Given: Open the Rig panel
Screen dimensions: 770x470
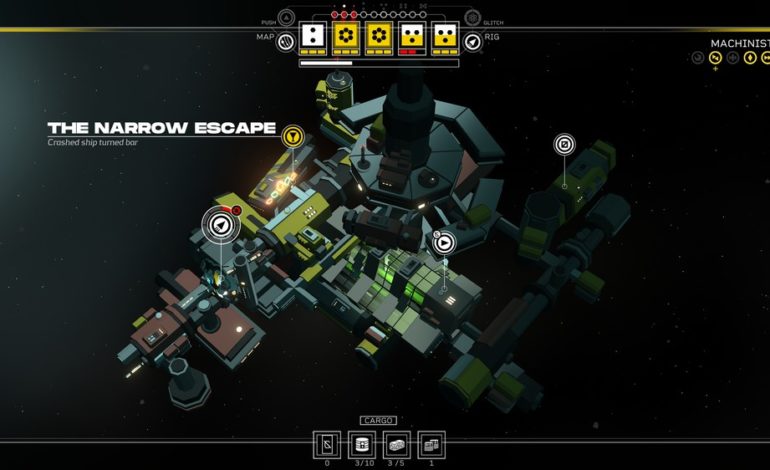Looking at the screenshot, I should (472, 40).
